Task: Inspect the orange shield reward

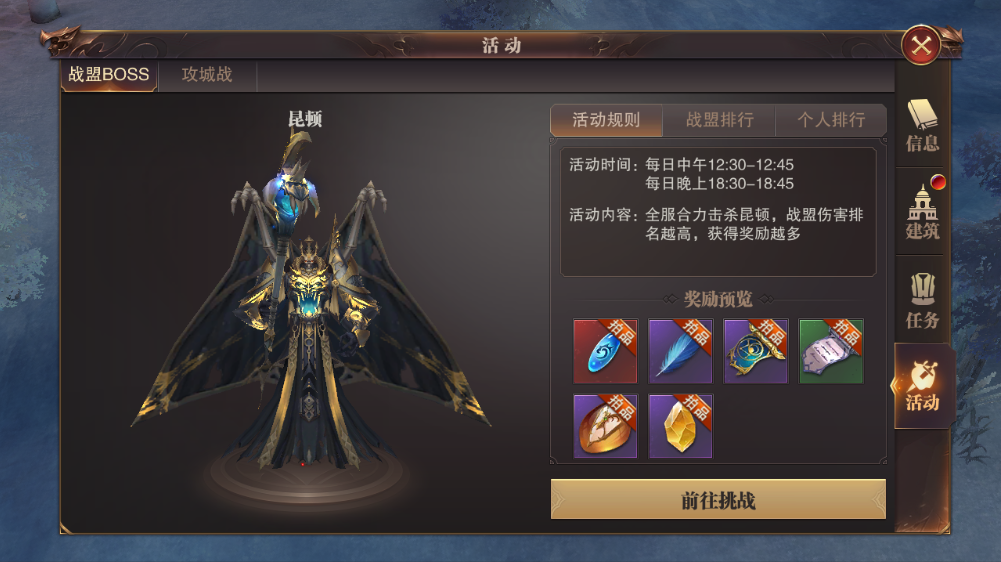Action: click(x=605, y=426)
